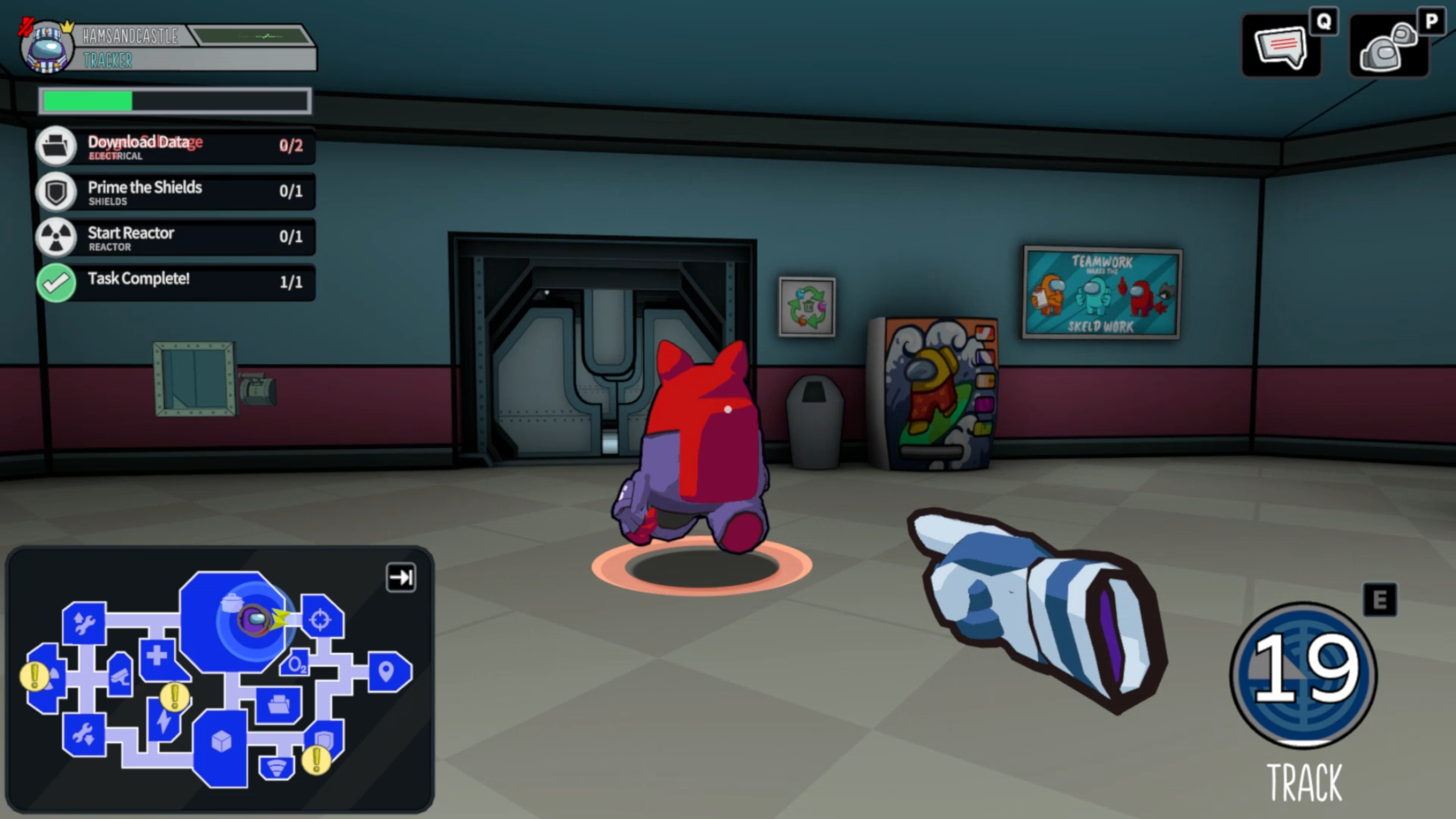Select the Start Reactor task entry
Screen dimensions: 1456x819
175,237
